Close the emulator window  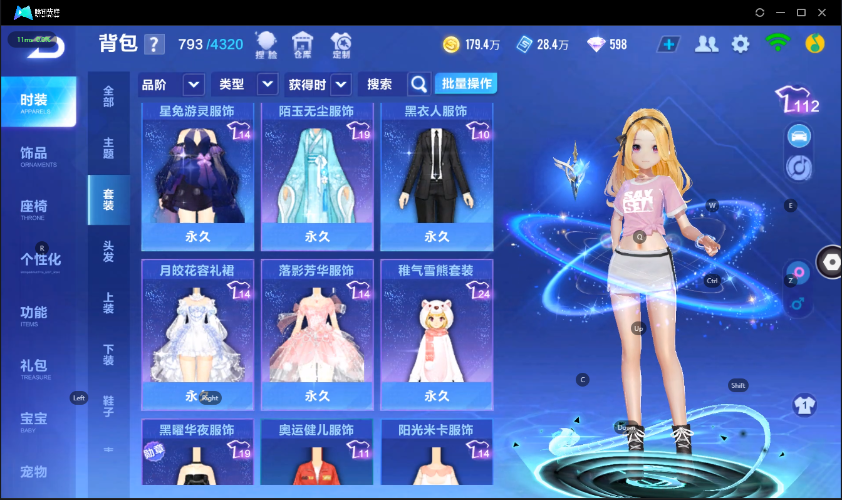(x=825, y=12)
